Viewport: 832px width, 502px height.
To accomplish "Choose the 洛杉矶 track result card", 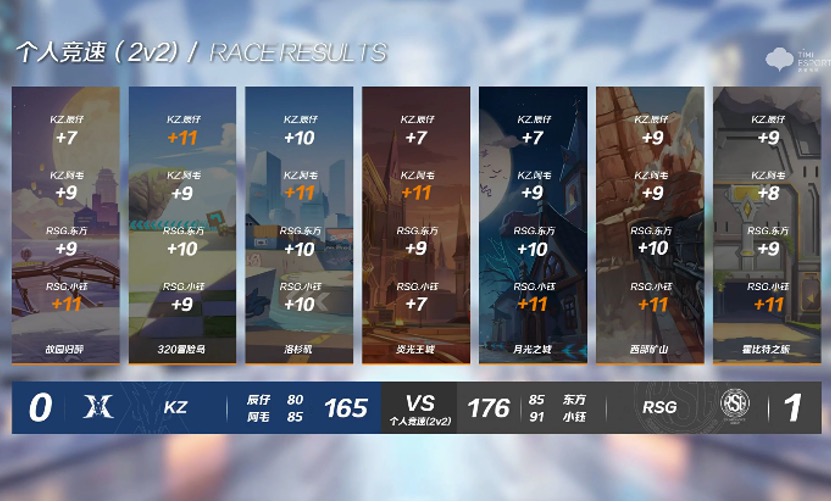I will point(299,225).
